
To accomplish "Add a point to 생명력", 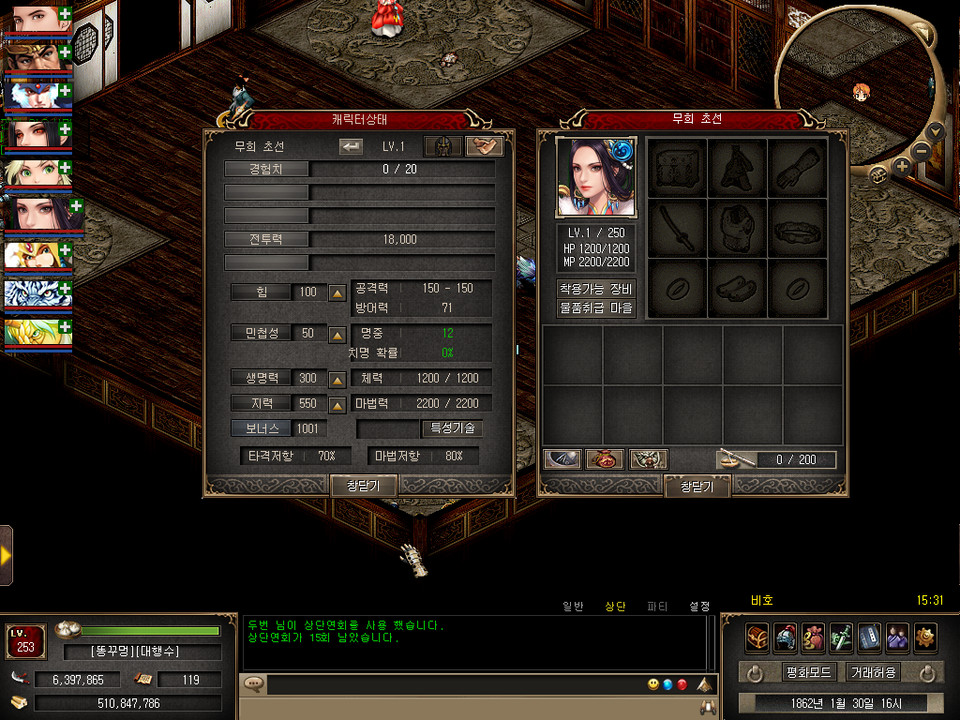I will click(338, 379).
